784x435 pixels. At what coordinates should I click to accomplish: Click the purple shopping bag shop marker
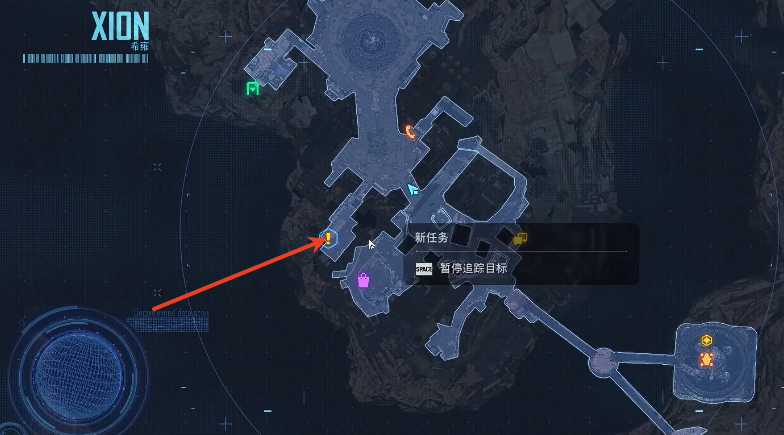tap(364, 280)
